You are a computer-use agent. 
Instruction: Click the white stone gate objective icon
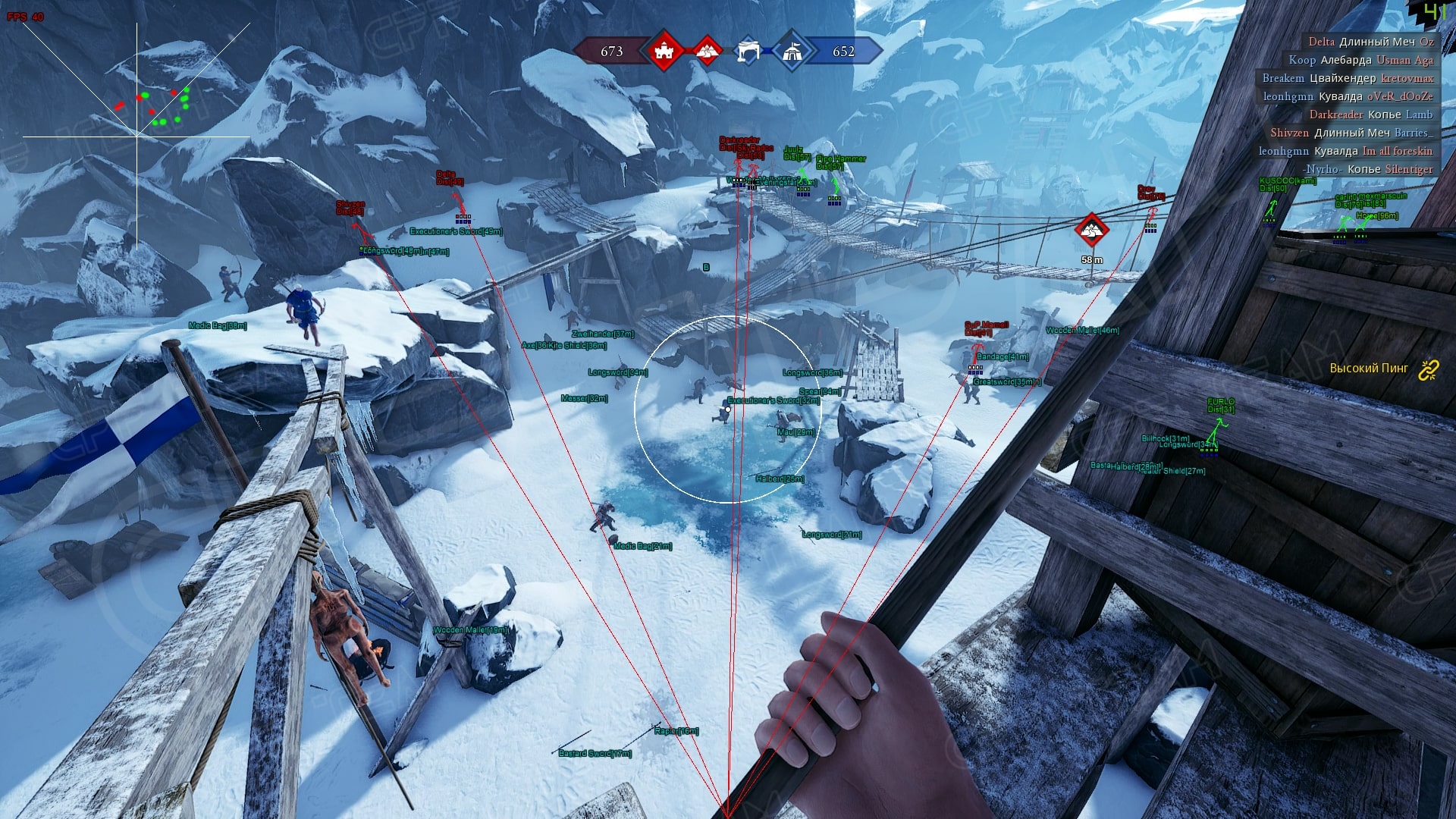748,52
